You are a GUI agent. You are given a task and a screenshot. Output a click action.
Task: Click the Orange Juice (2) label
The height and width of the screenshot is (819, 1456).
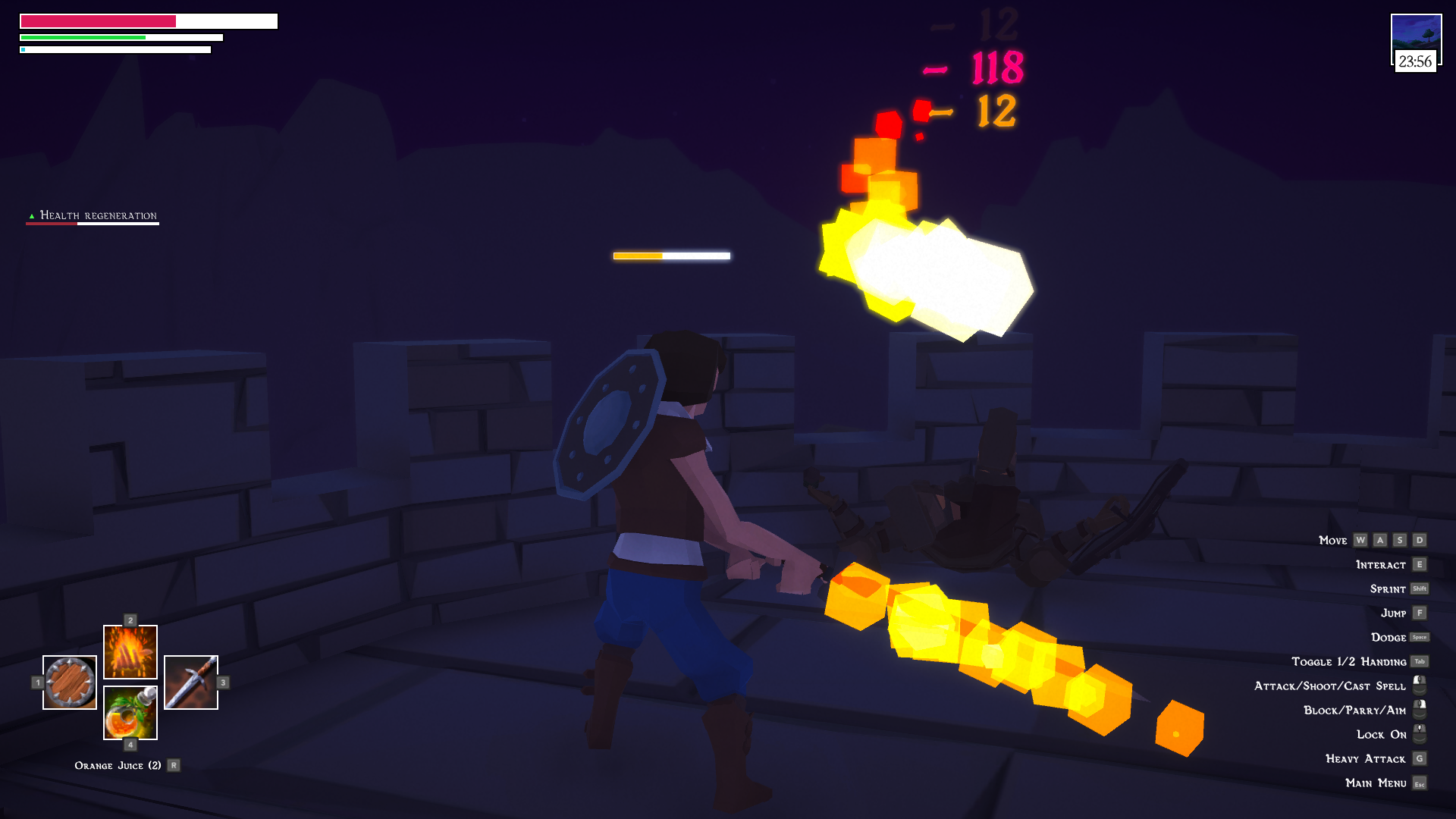point(119,765)
